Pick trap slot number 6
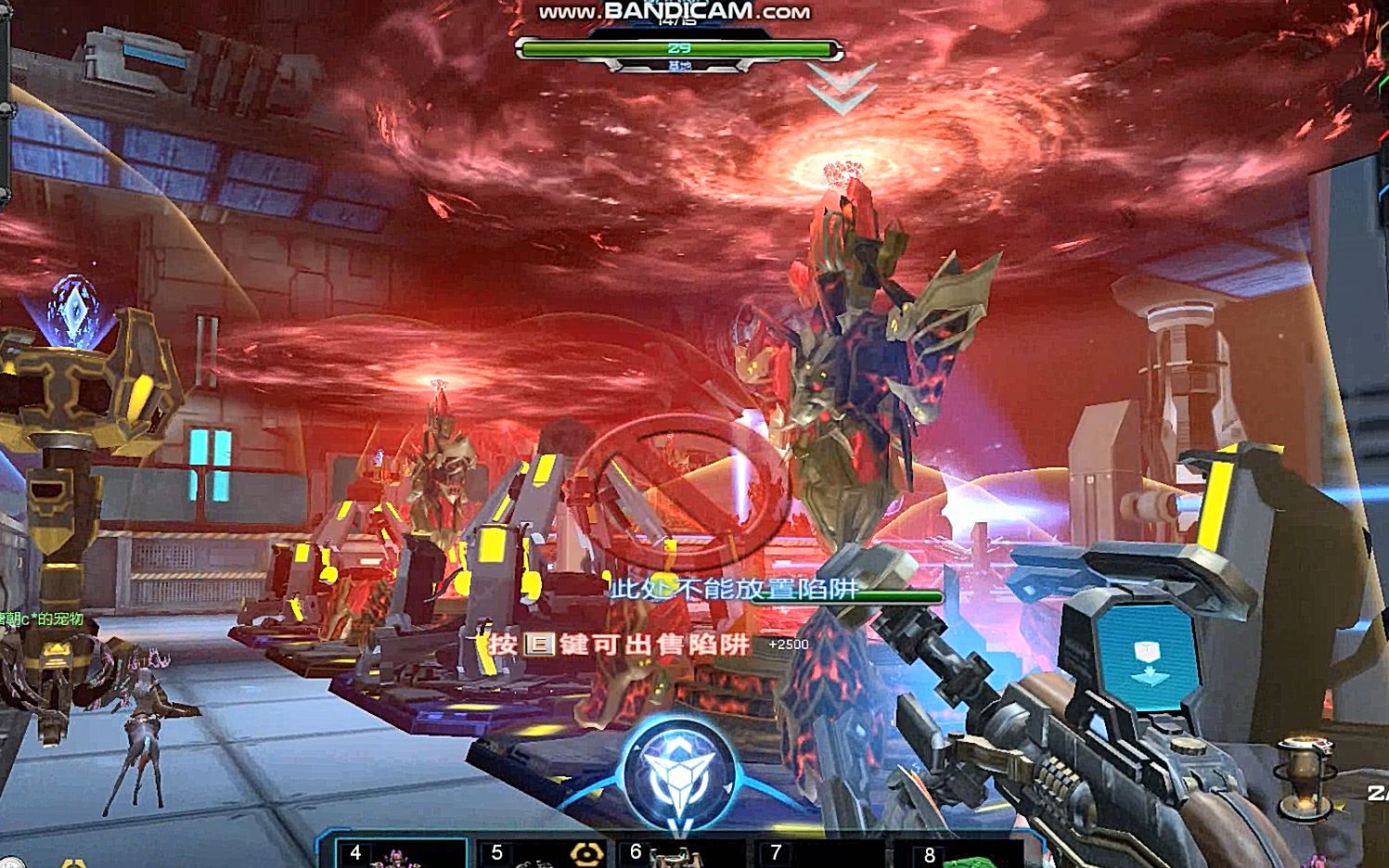Screen dimensions: 1389x868 tap(682, 853)
